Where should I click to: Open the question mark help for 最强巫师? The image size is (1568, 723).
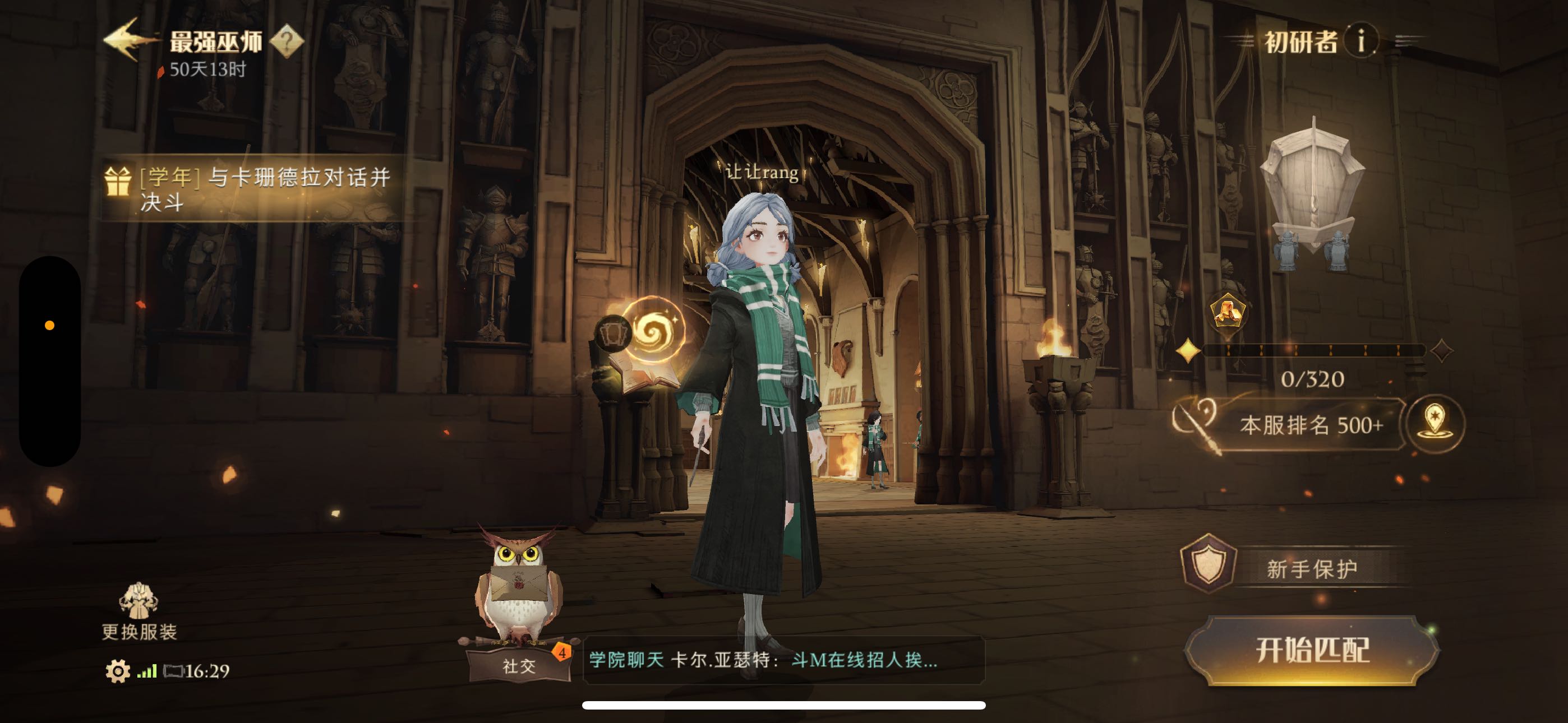pyautogui.click(x=287, y=41)
